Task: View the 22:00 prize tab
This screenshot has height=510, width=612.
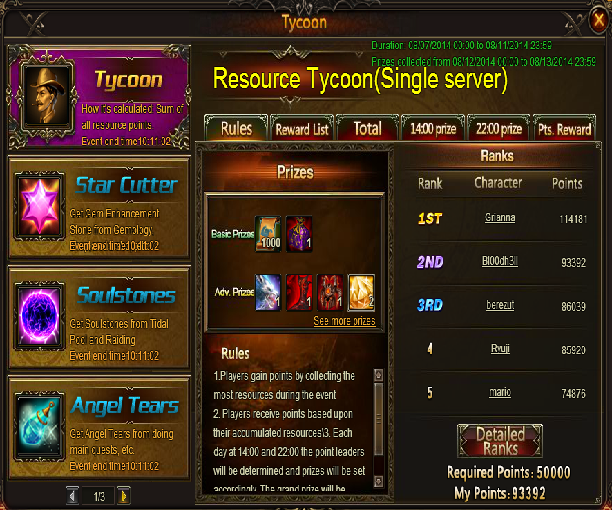Action: tap(497, 128)
